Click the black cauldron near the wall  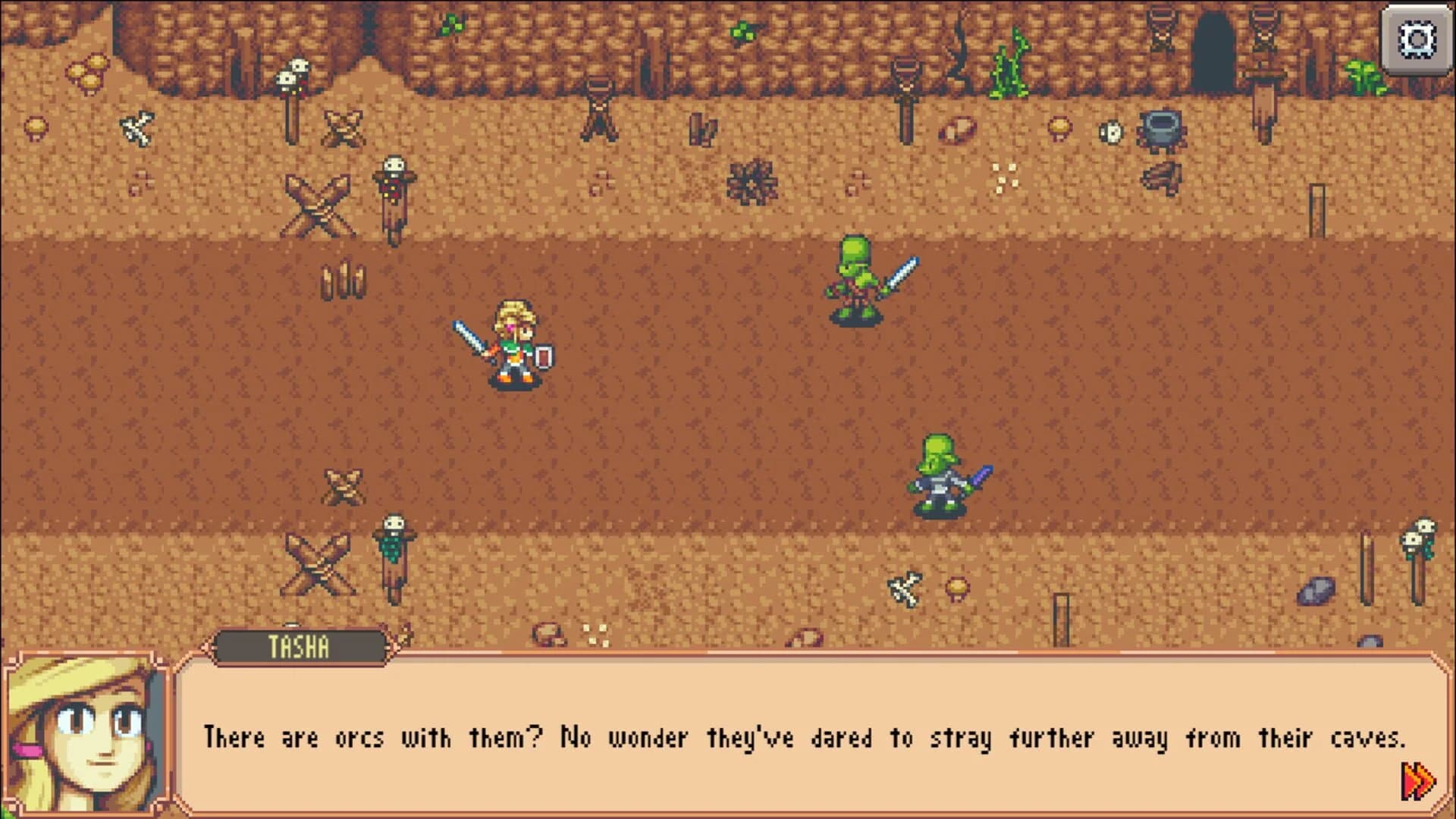[1162, 130]
